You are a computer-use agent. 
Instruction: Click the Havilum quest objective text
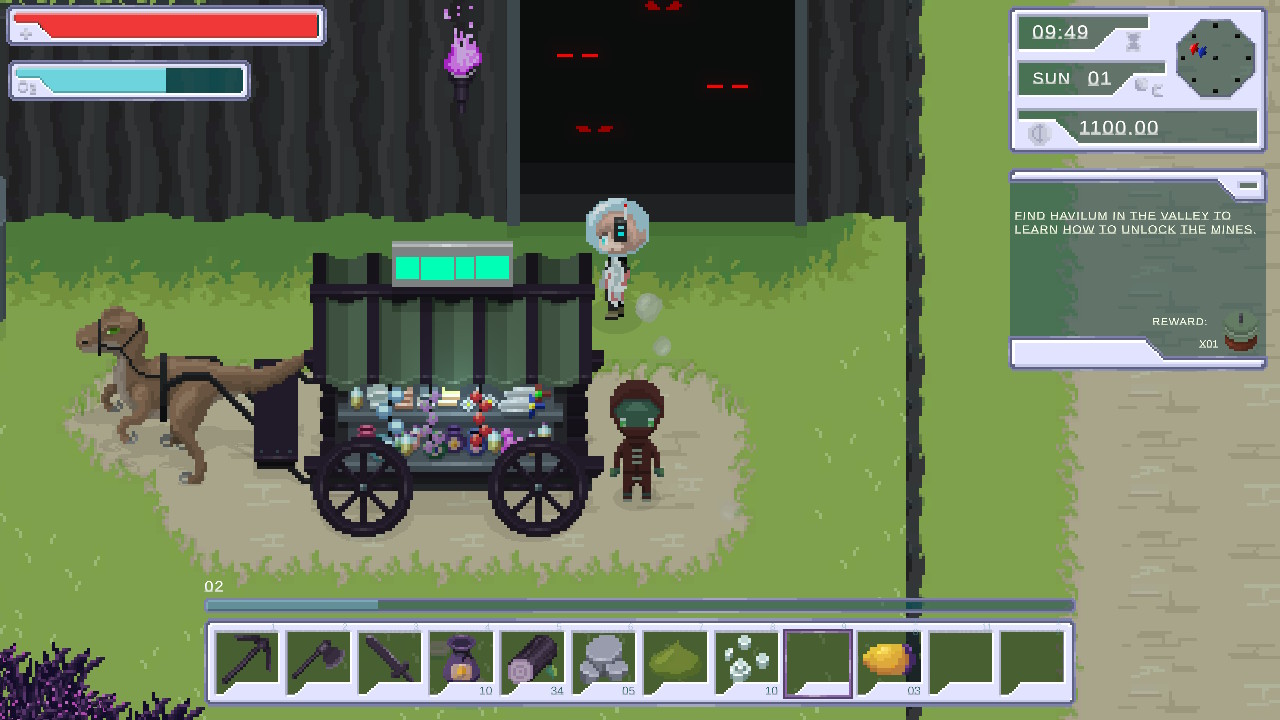(x=1135, y=221)
